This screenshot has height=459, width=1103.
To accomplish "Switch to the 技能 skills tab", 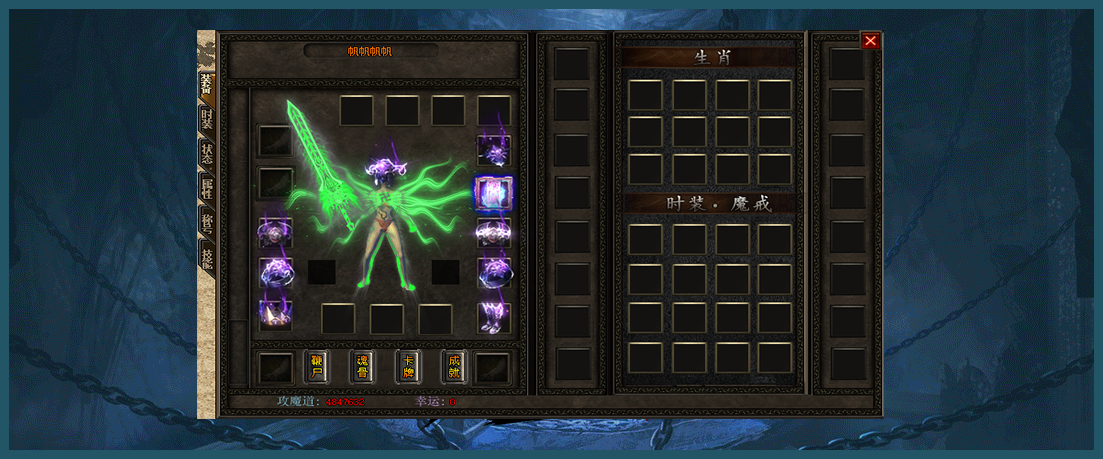I will [x=206, y=257].
